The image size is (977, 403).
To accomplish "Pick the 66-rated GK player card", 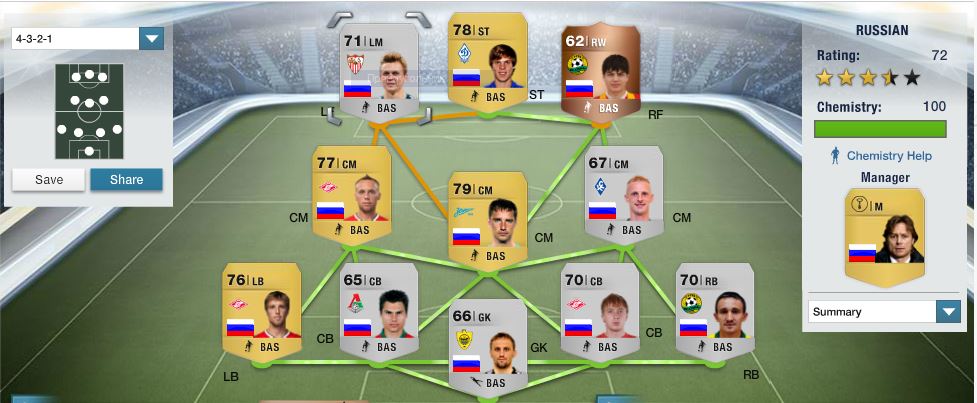I will [x=487, y=345].
